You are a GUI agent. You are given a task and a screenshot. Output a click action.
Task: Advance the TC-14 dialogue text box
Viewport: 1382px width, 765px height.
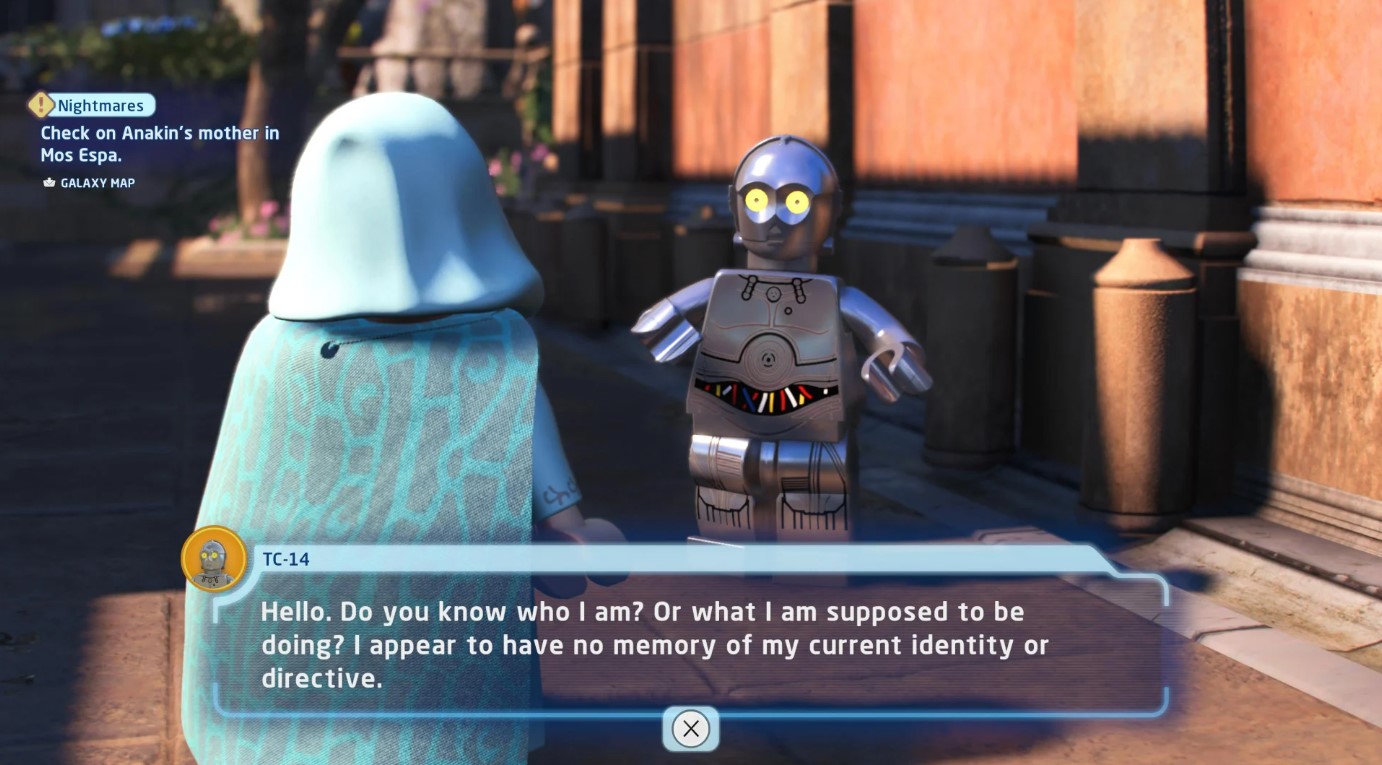[690, 728]
